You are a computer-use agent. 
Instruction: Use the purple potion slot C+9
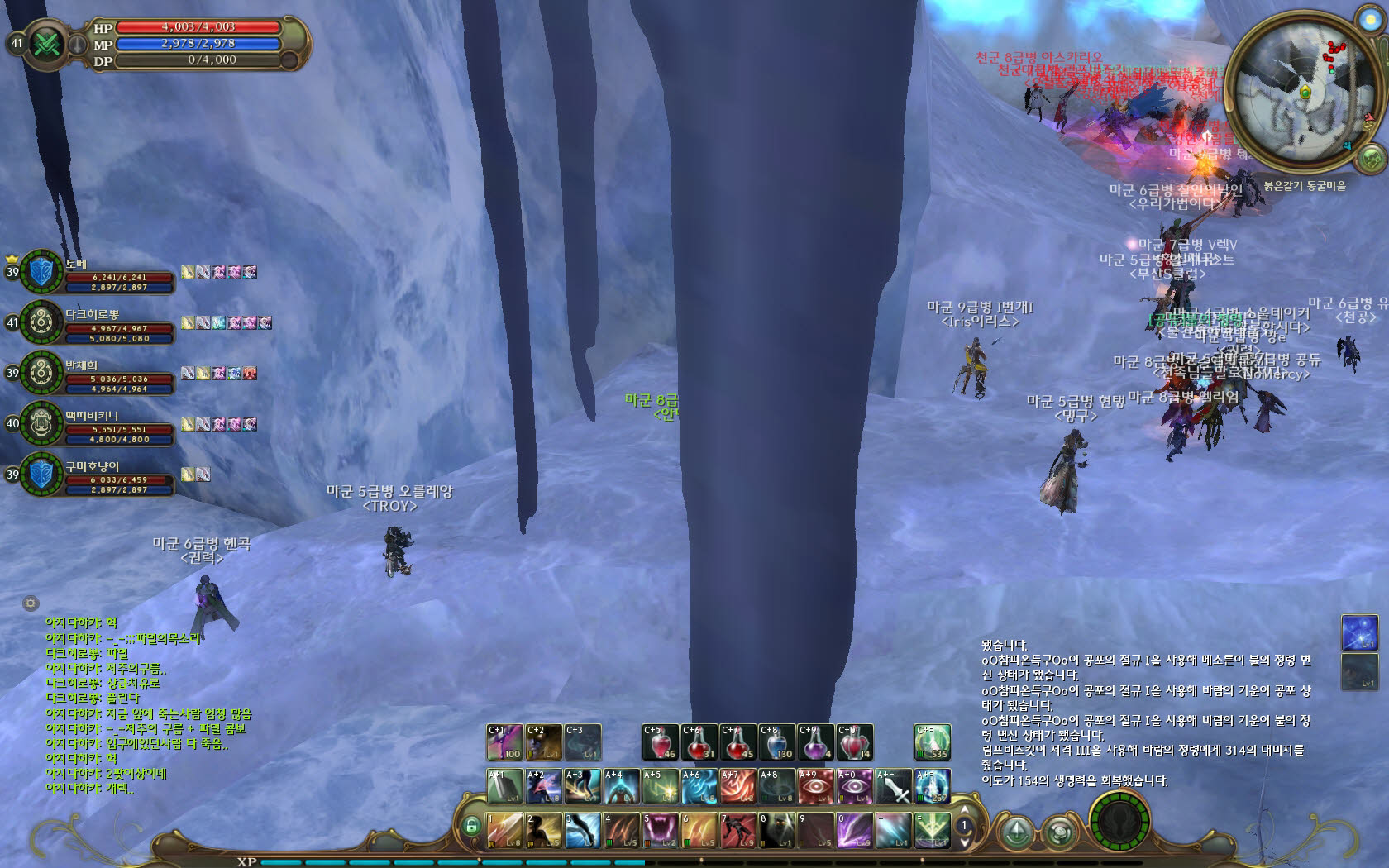(815, 742)
